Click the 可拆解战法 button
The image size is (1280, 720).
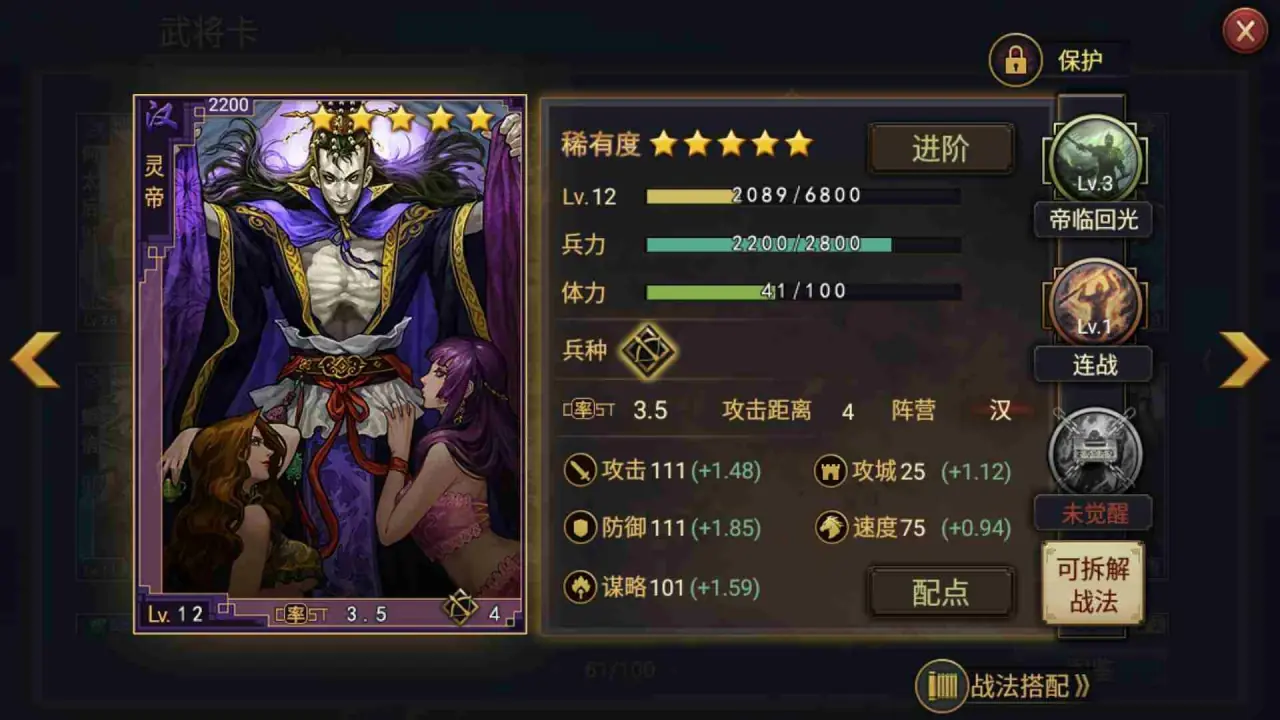click(x=1093, y=584)
